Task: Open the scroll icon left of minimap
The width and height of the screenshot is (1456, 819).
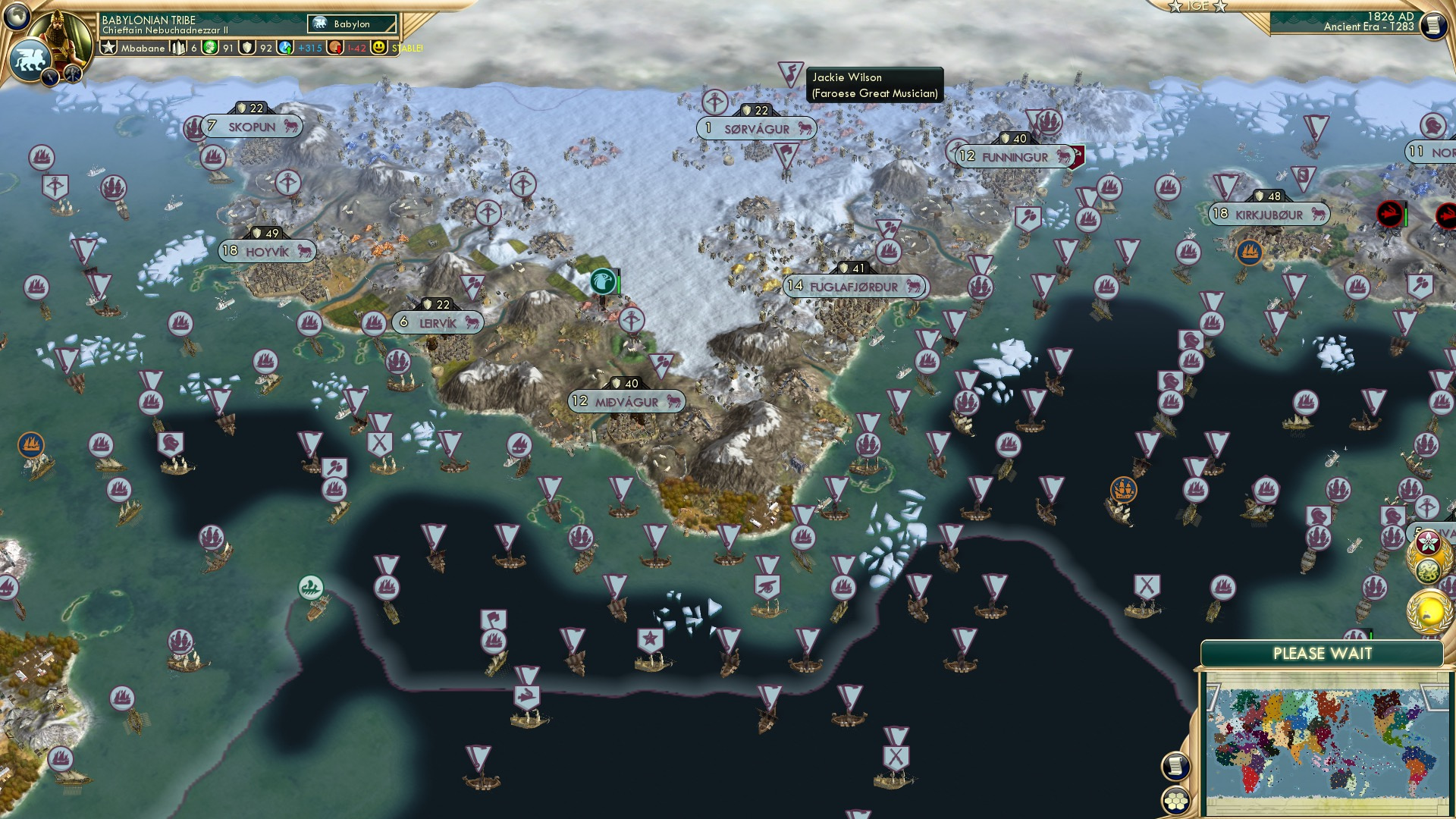Action: click(1175, 766)
